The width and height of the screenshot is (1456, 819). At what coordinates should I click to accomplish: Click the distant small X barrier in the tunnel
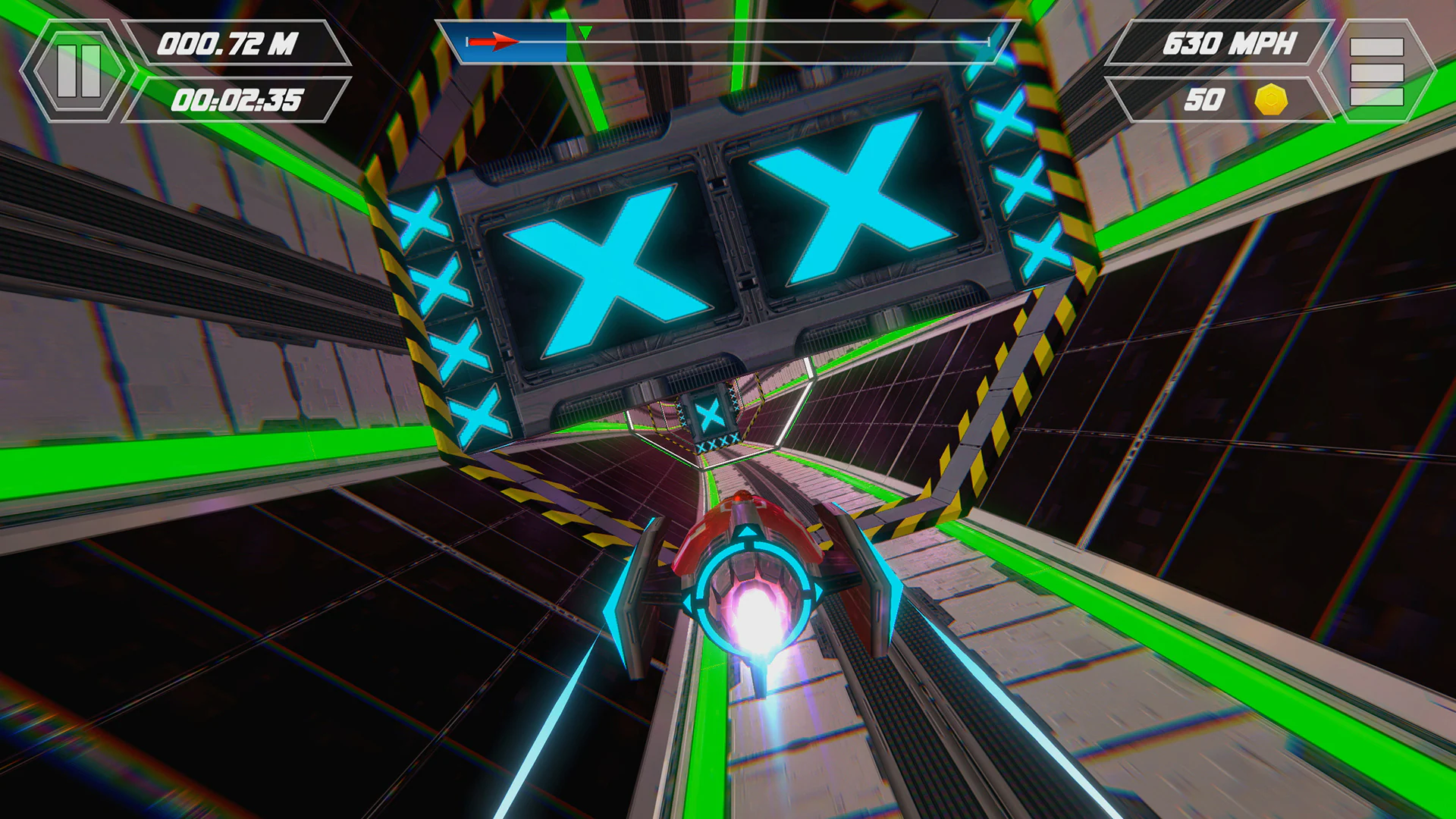(x=708, y=415)
